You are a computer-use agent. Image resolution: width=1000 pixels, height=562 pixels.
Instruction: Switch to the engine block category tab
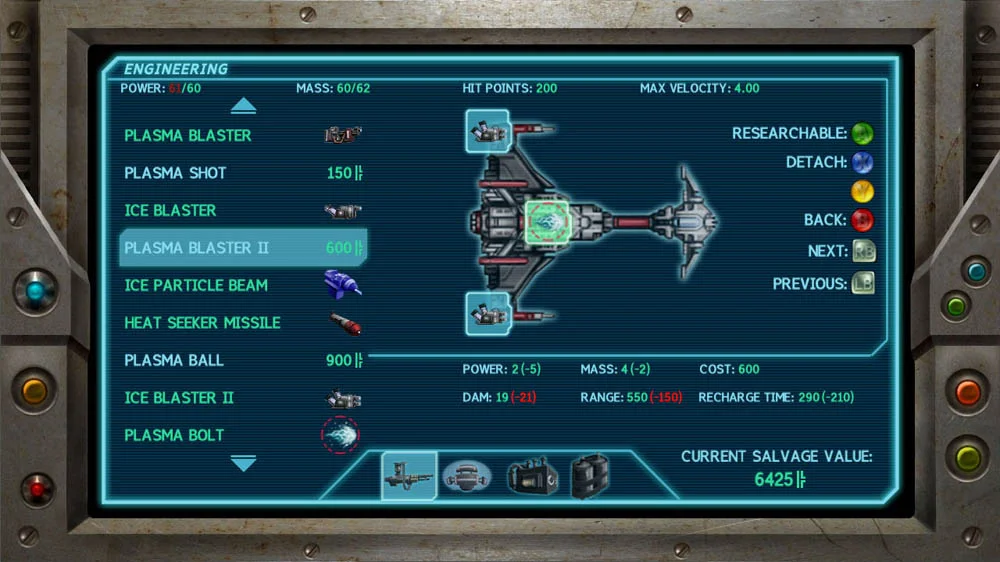(530, 476)
